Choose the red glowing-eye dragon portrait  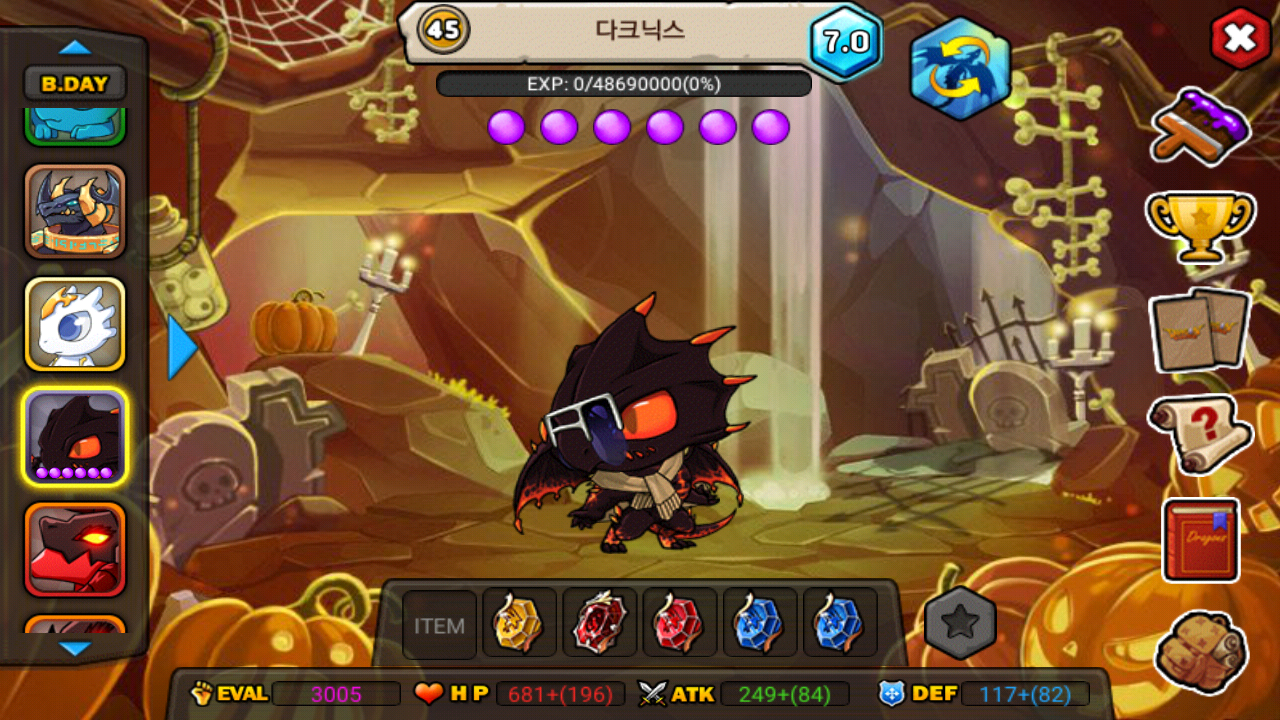[x=75, y=548]
